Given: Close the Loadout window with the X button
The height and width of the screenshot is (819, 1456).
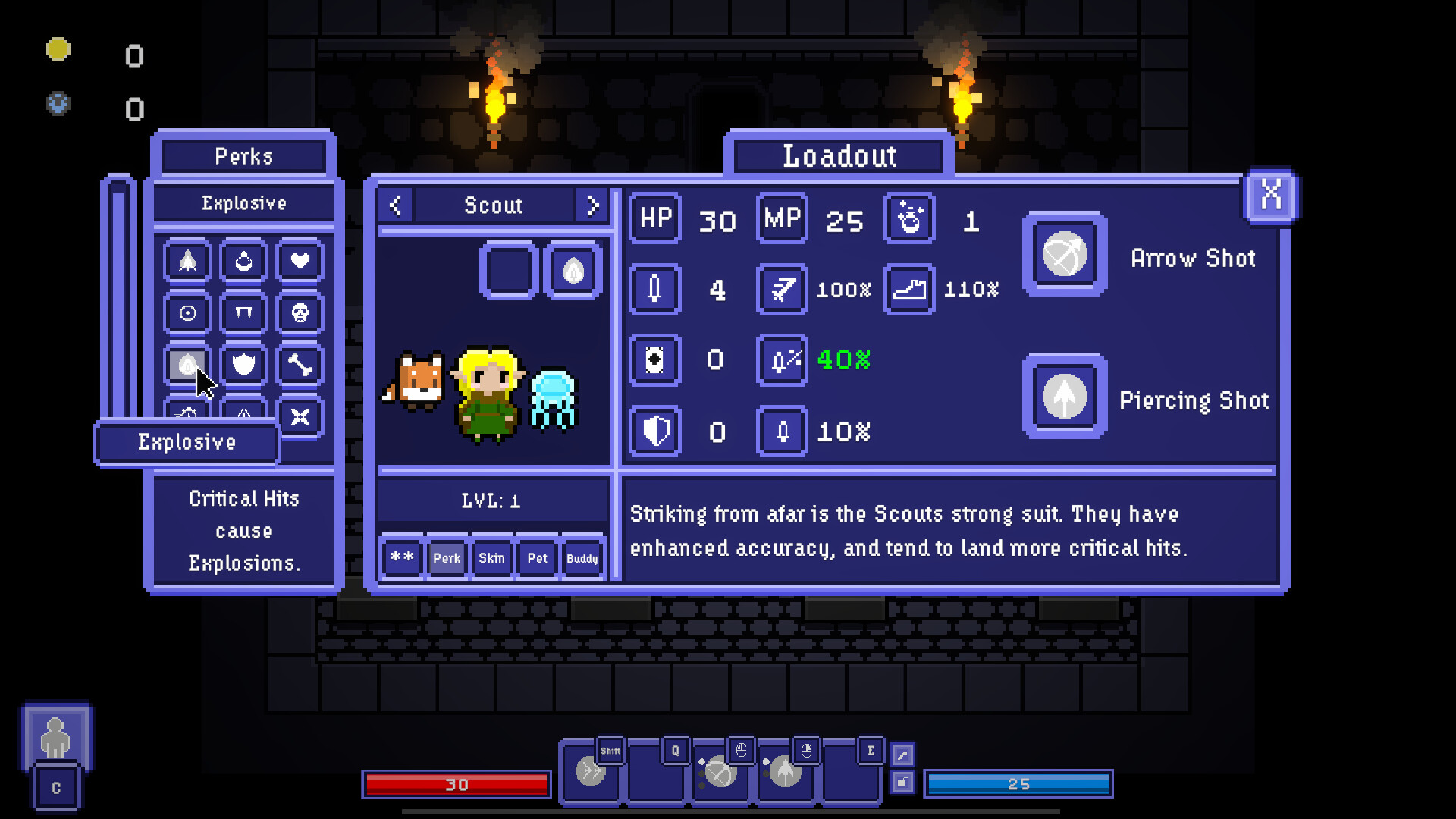Looking at the screenshot, I should 1271,196.
